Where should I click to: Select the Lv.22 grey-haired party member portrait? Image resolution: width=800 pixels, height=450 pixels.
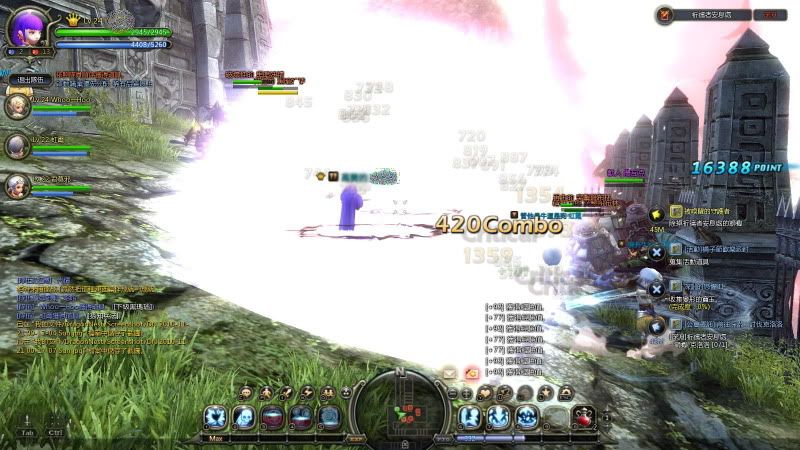(18, 146)
